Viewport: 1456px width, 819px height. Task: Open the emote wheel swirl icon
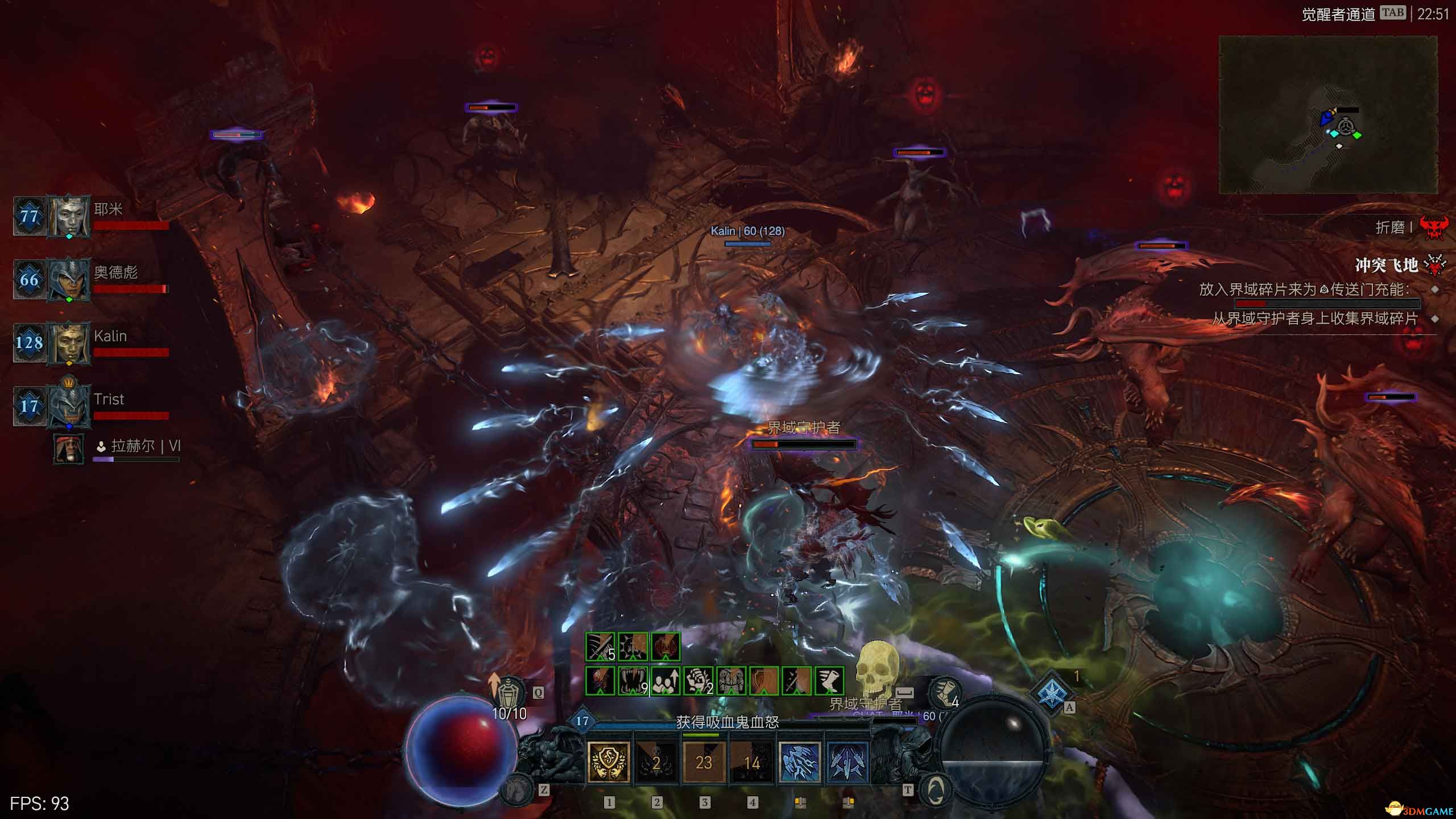click(x=934, y=789)
